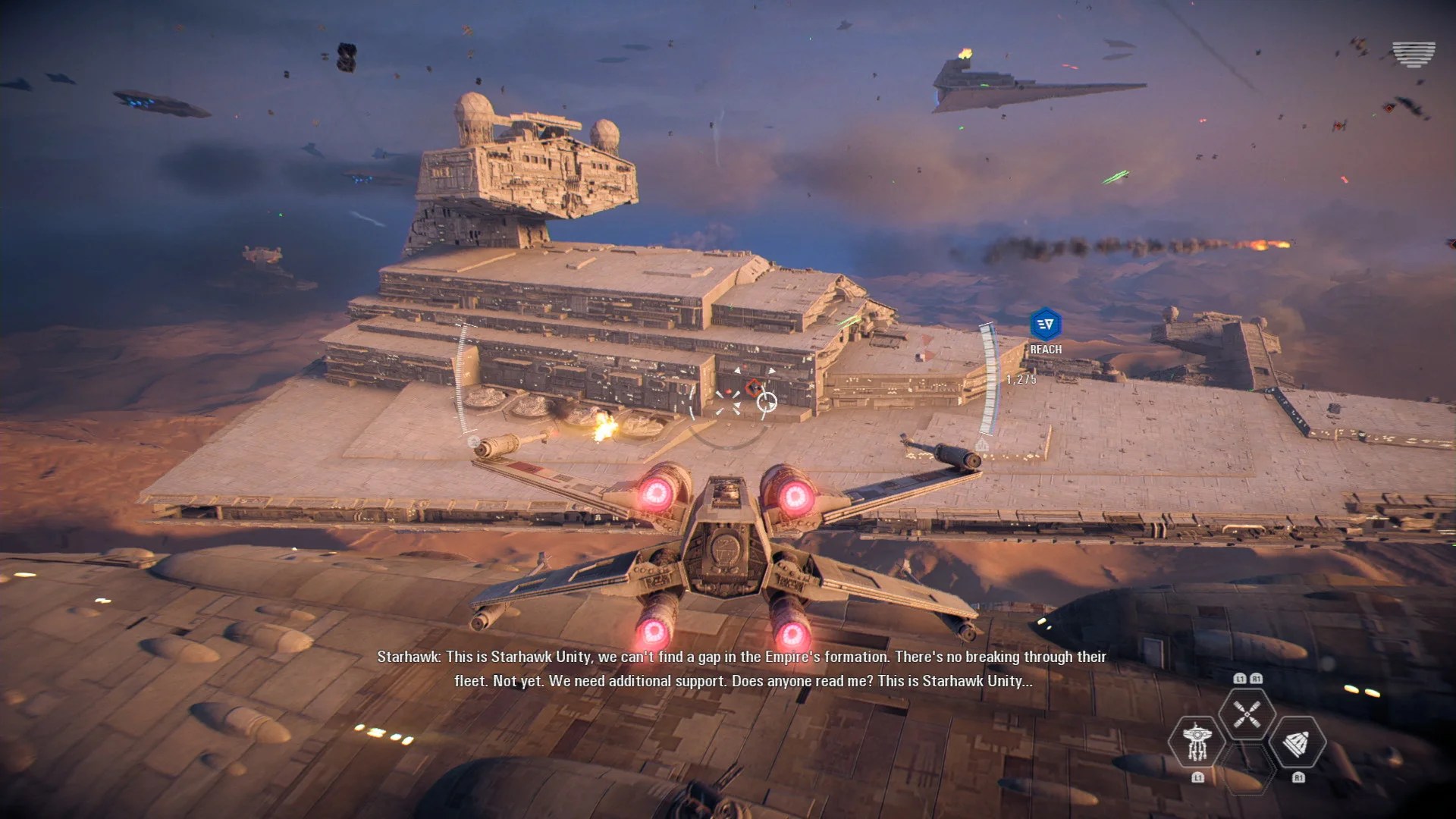Toggle the L1 ability button prompt
The image size is (1456, 819).
(1198, 778)
